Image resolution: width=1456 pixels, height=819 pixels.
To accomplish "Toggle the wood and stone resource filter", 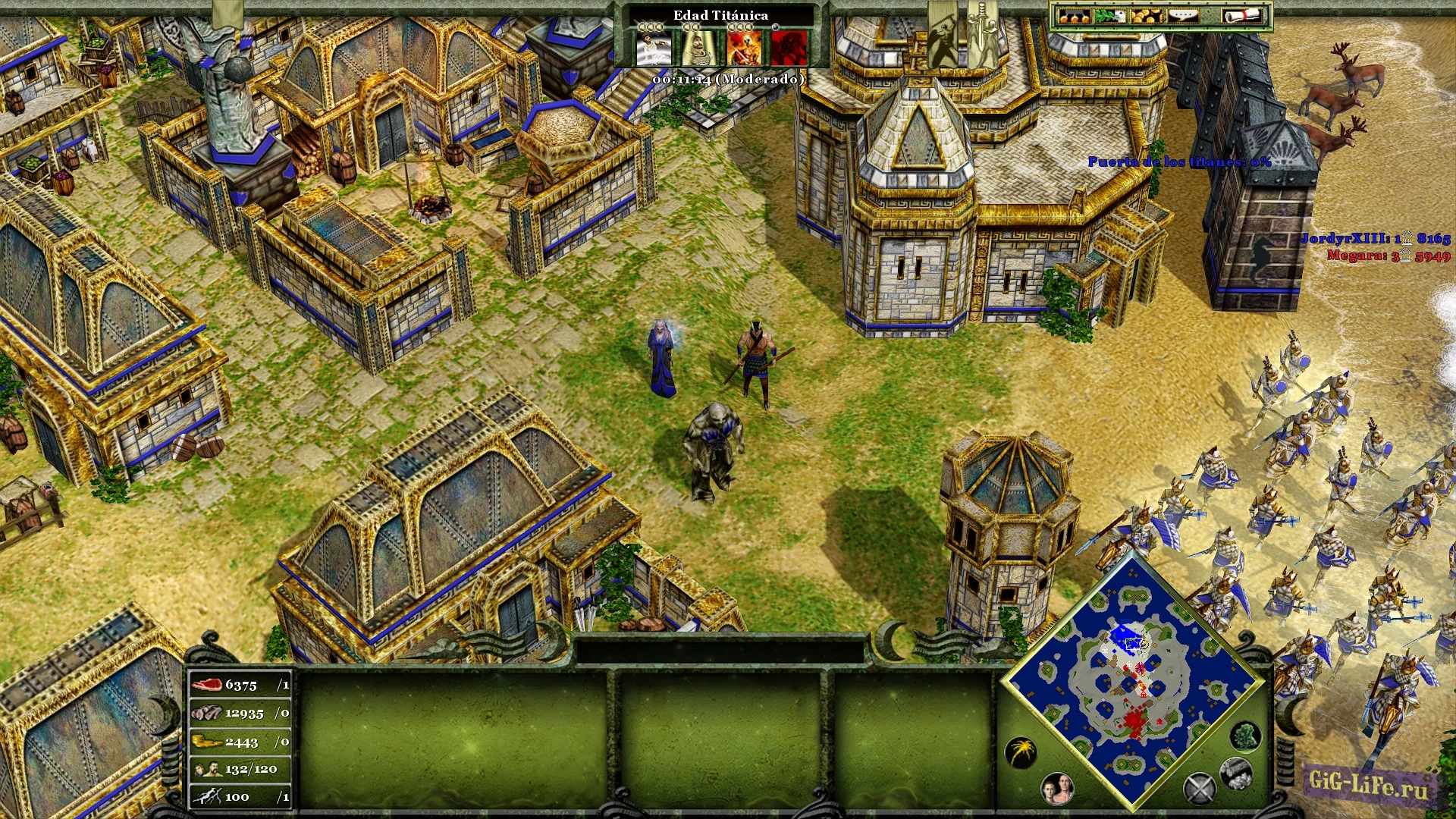I will click(x=1235, y=773).
